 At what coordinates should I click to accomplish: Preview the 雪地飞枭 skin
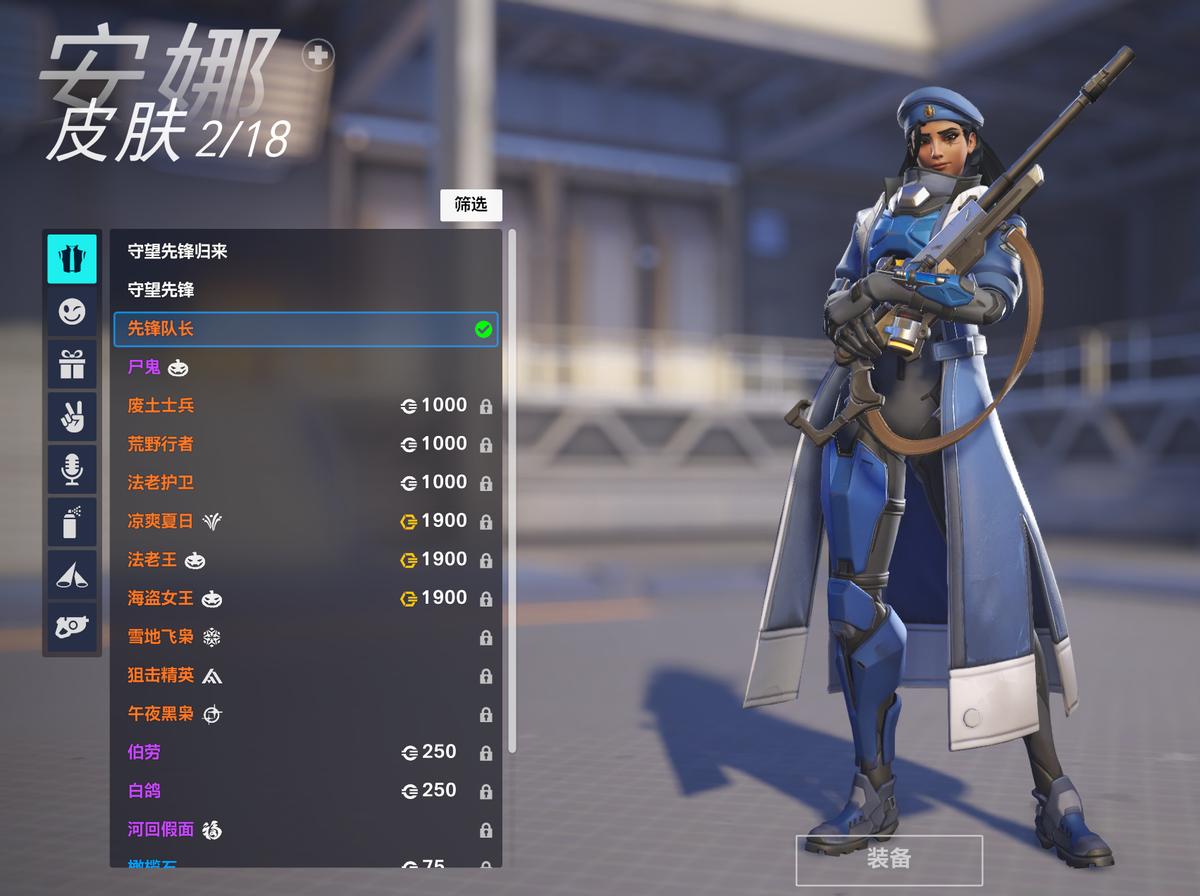(161, 637)
